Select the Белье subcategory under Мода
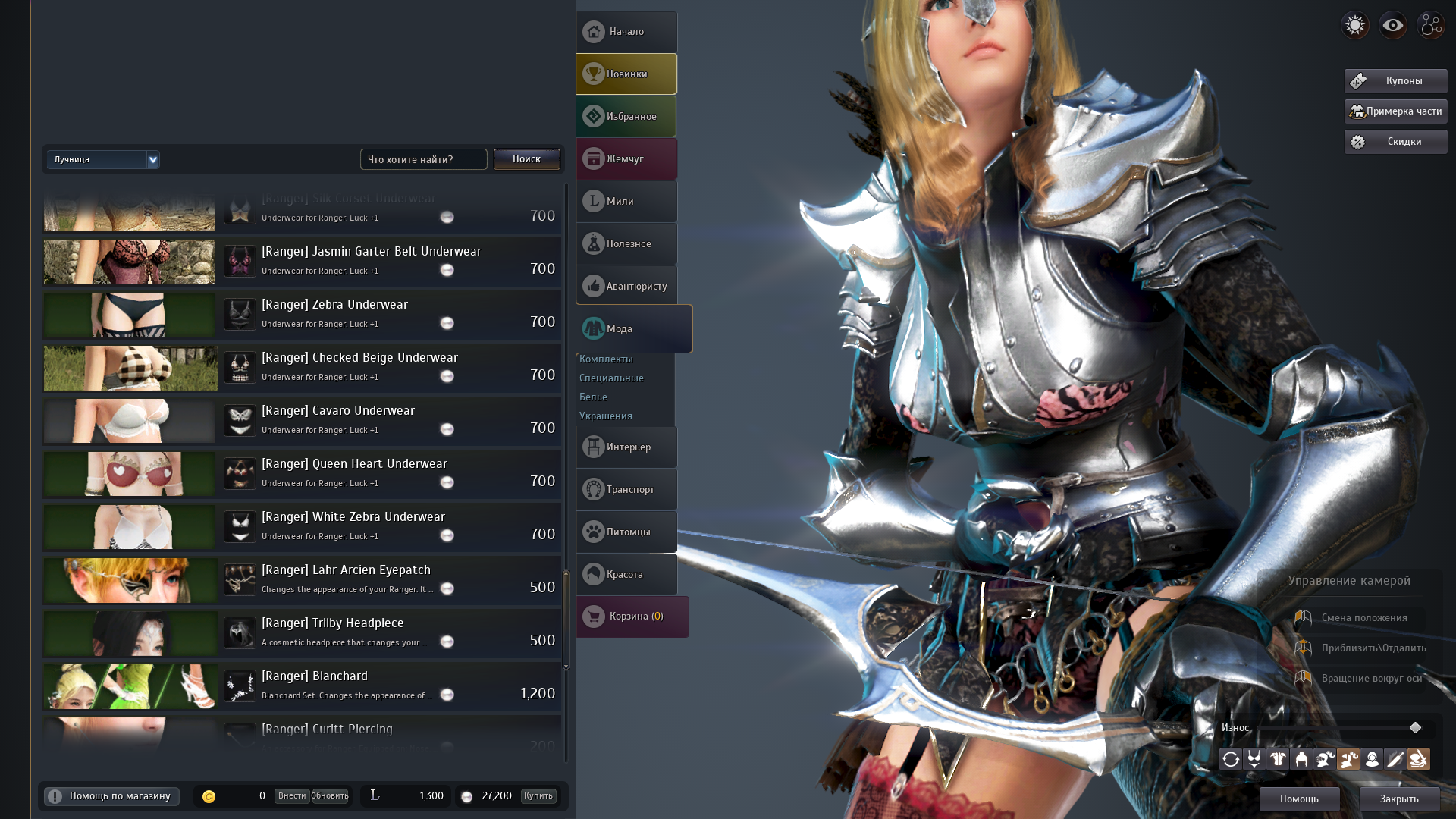This screenshot has width=1456, height=819. pyautogui.click(x=595, y=397)
